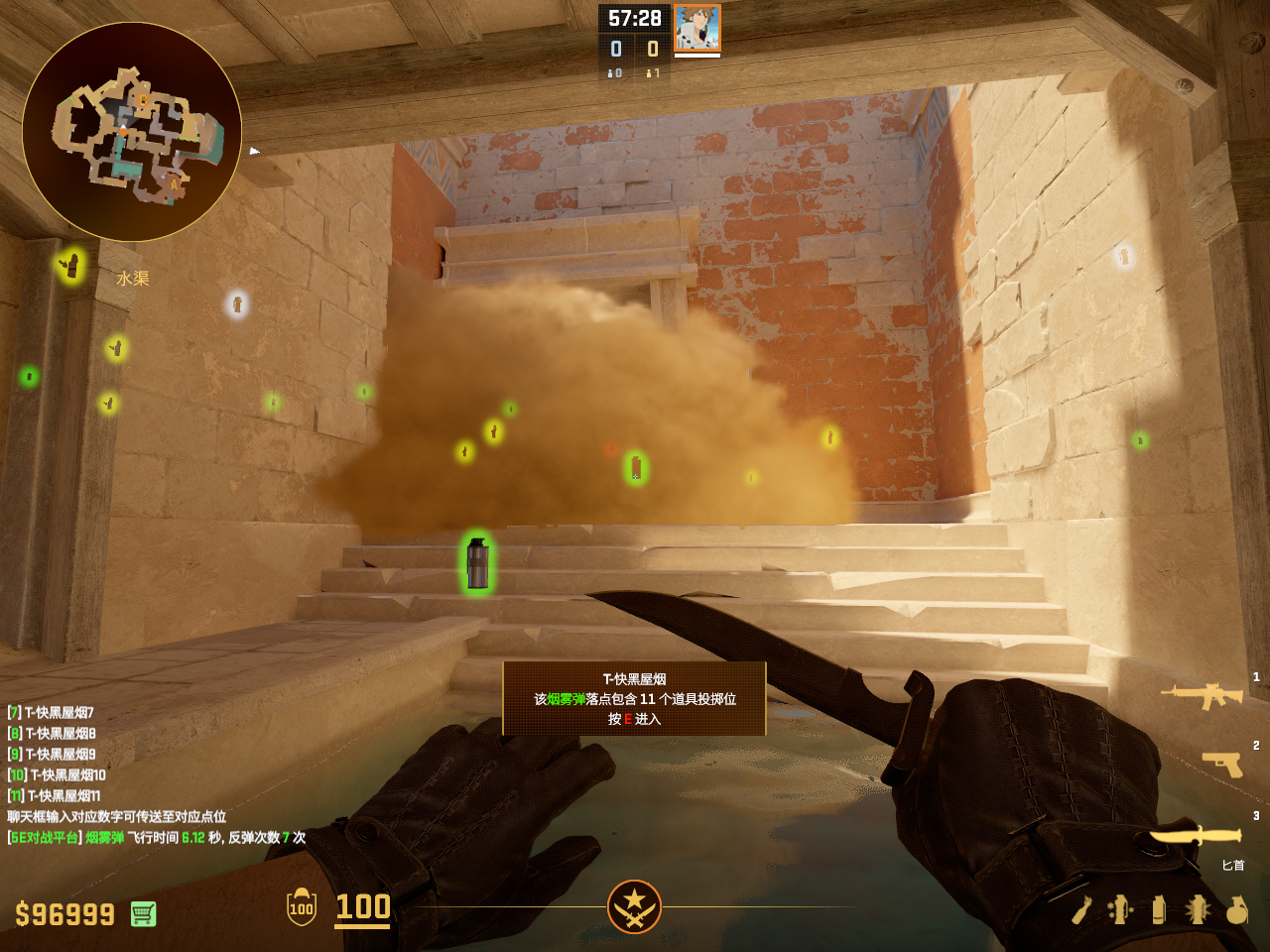Open the buy menu shopping cart
The width and height of the screenshot is (1270, 952).
click(143, 913)
